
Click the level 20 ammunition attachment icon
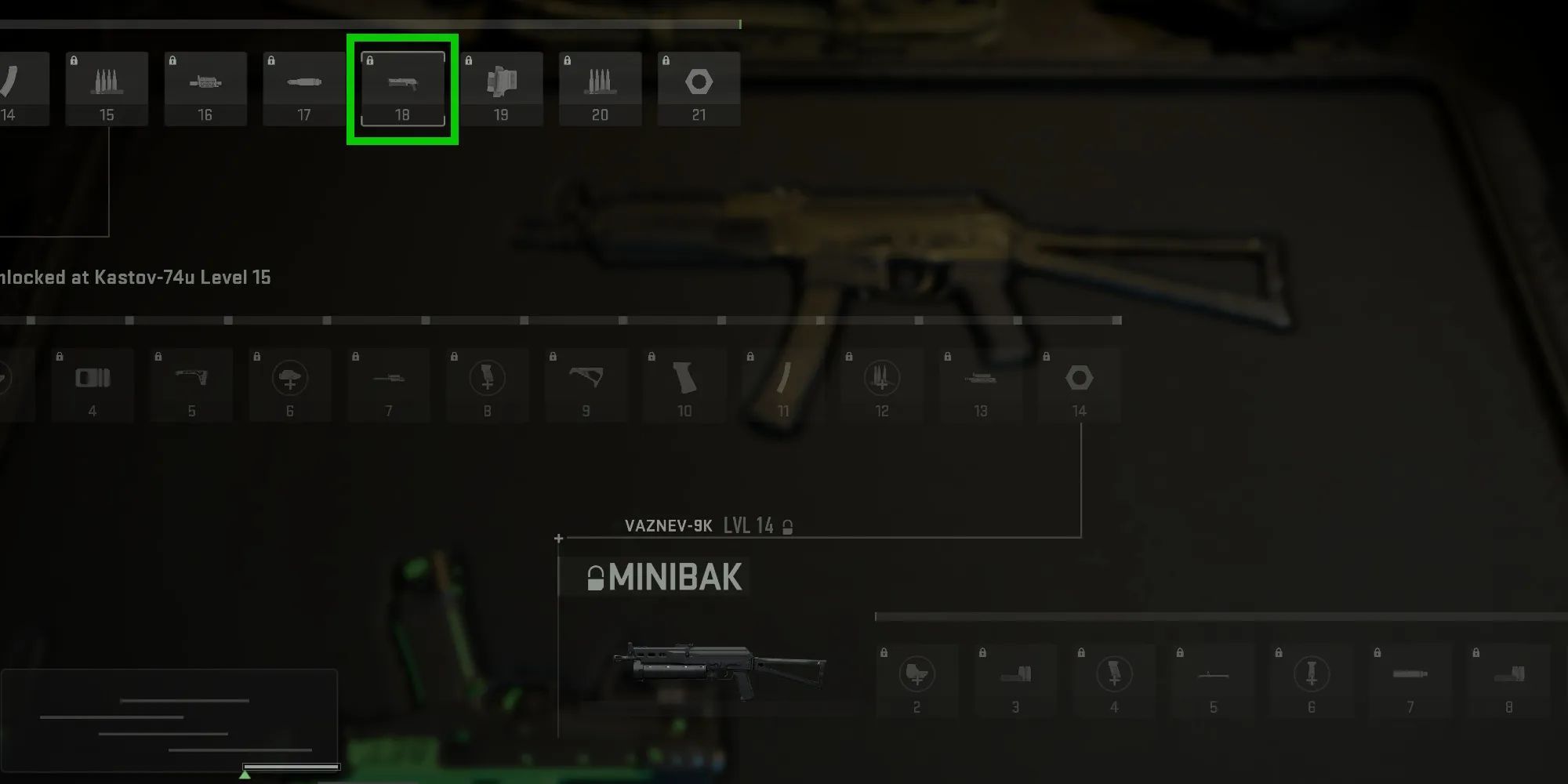click(601, 86)
